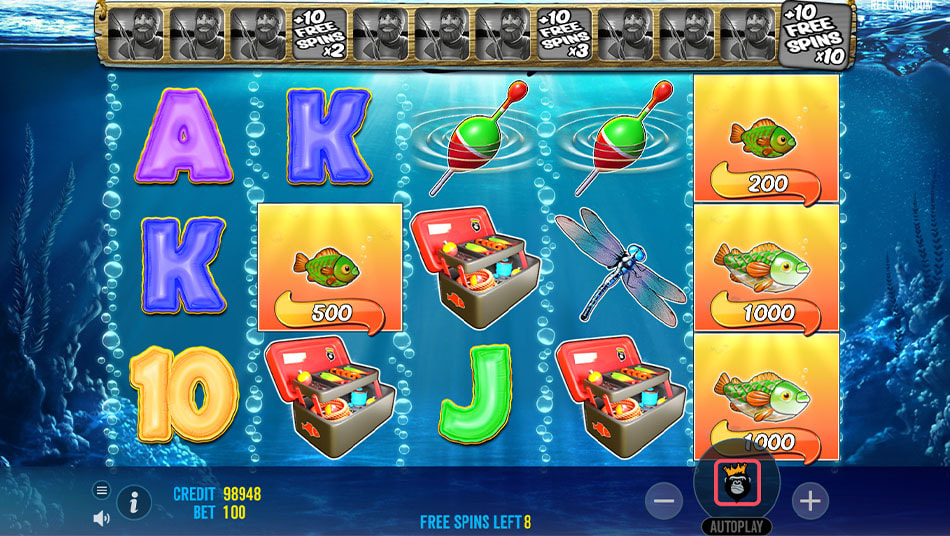Increase the bet with the plus button

[x=810, y=500]
